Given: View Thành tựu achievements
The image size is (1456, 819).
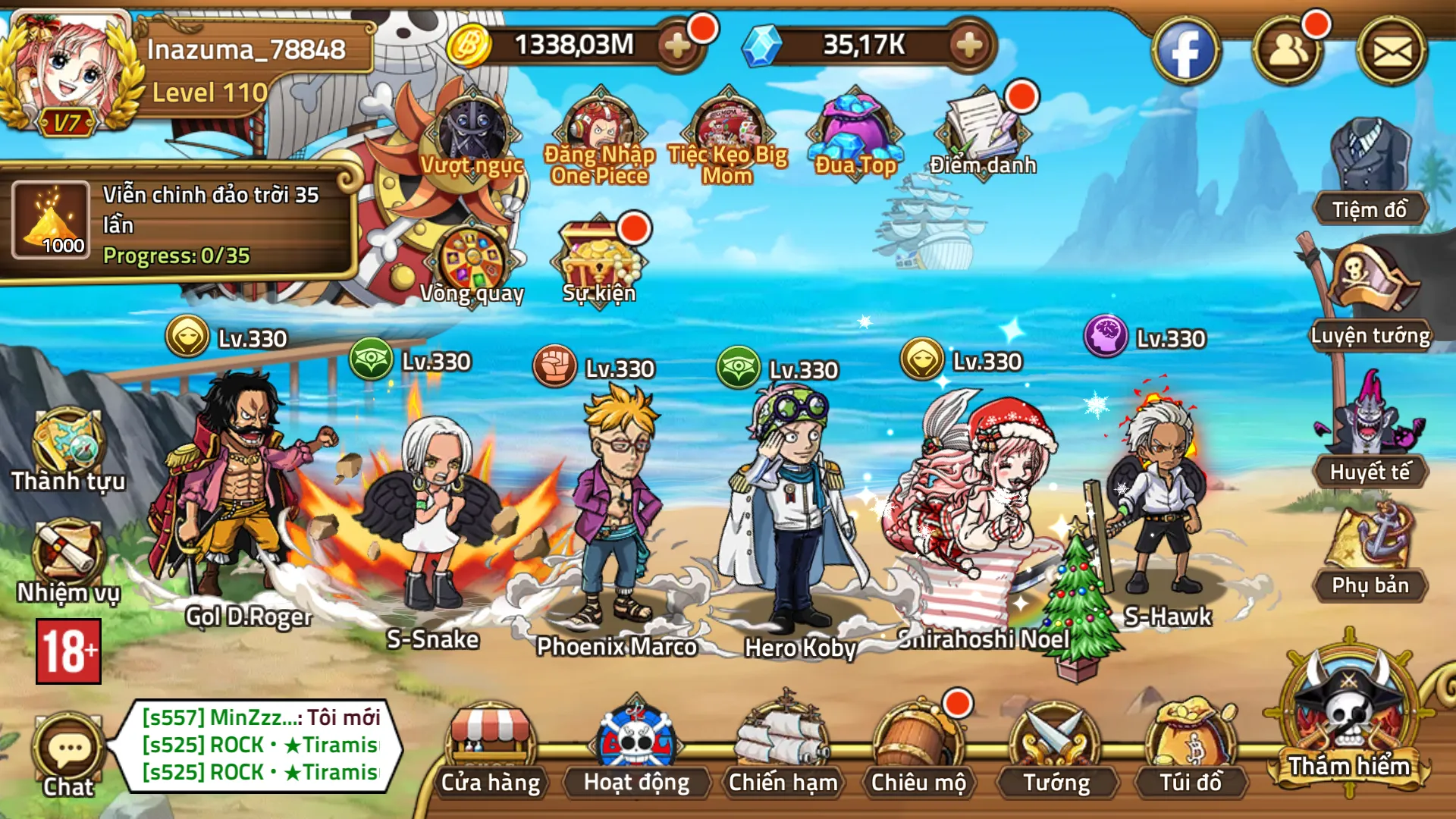Looking at the screenshot, I should 67,447.
